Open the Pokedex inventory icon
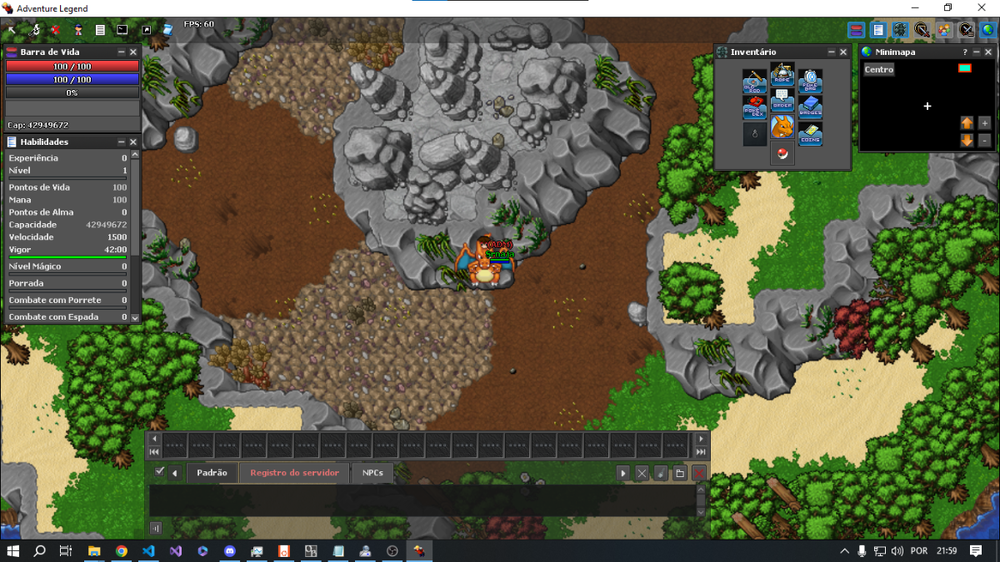 (x=755, y=106)
